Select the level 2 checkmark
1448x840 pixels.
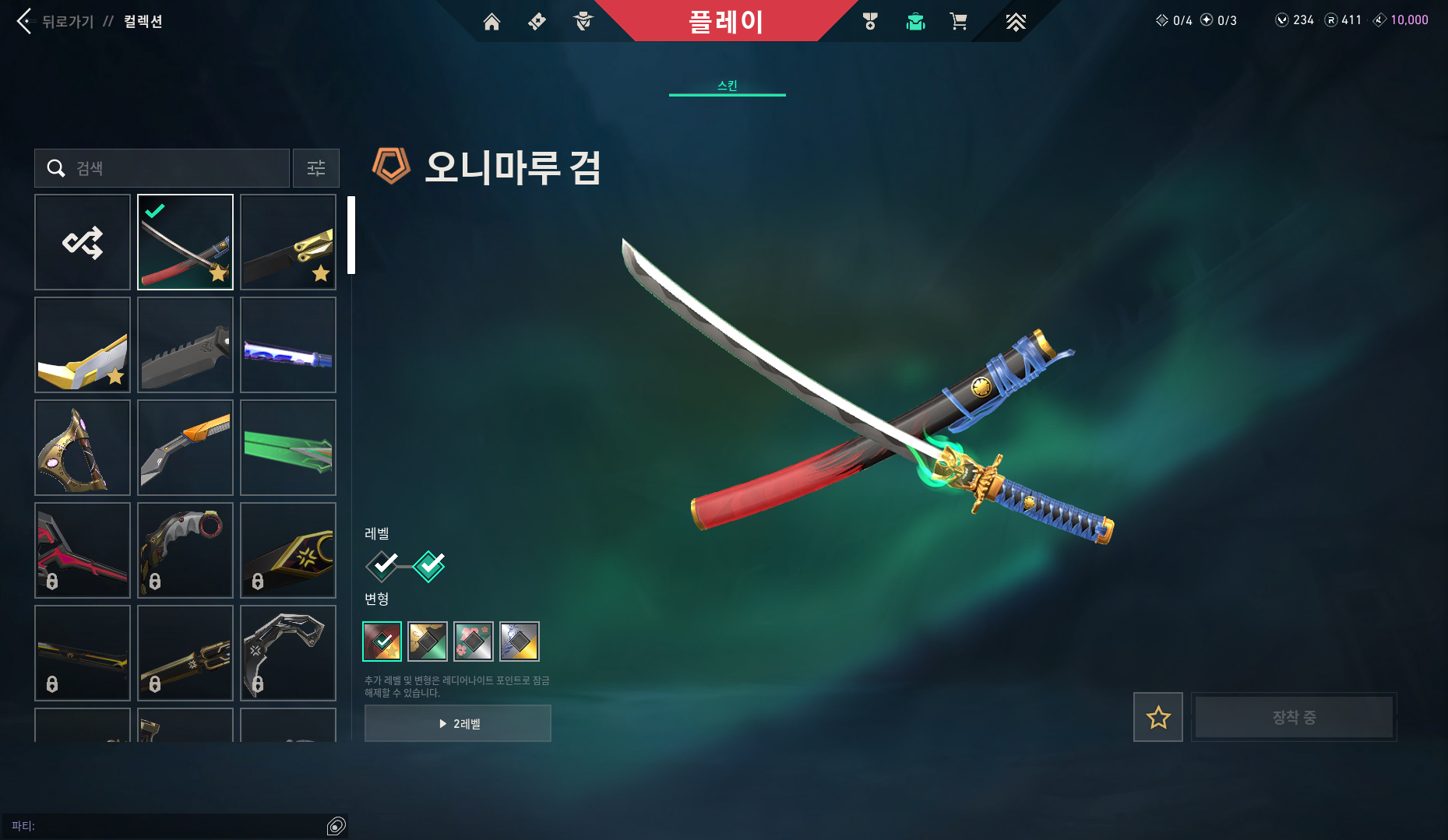pyautogui.click(x=429, y=566)
